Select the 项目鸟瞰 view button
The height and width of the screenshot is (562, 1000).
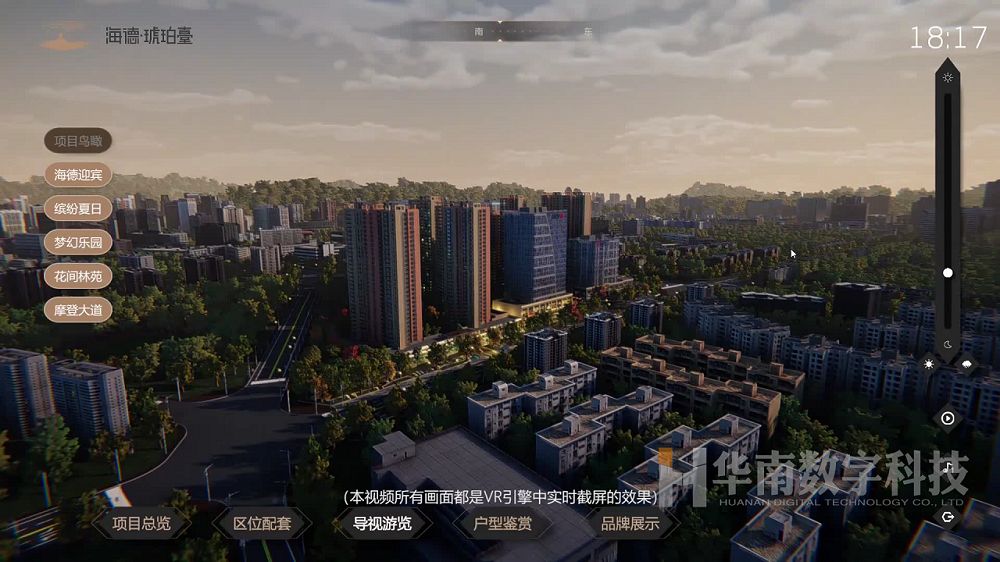click(x=78, y=141)
